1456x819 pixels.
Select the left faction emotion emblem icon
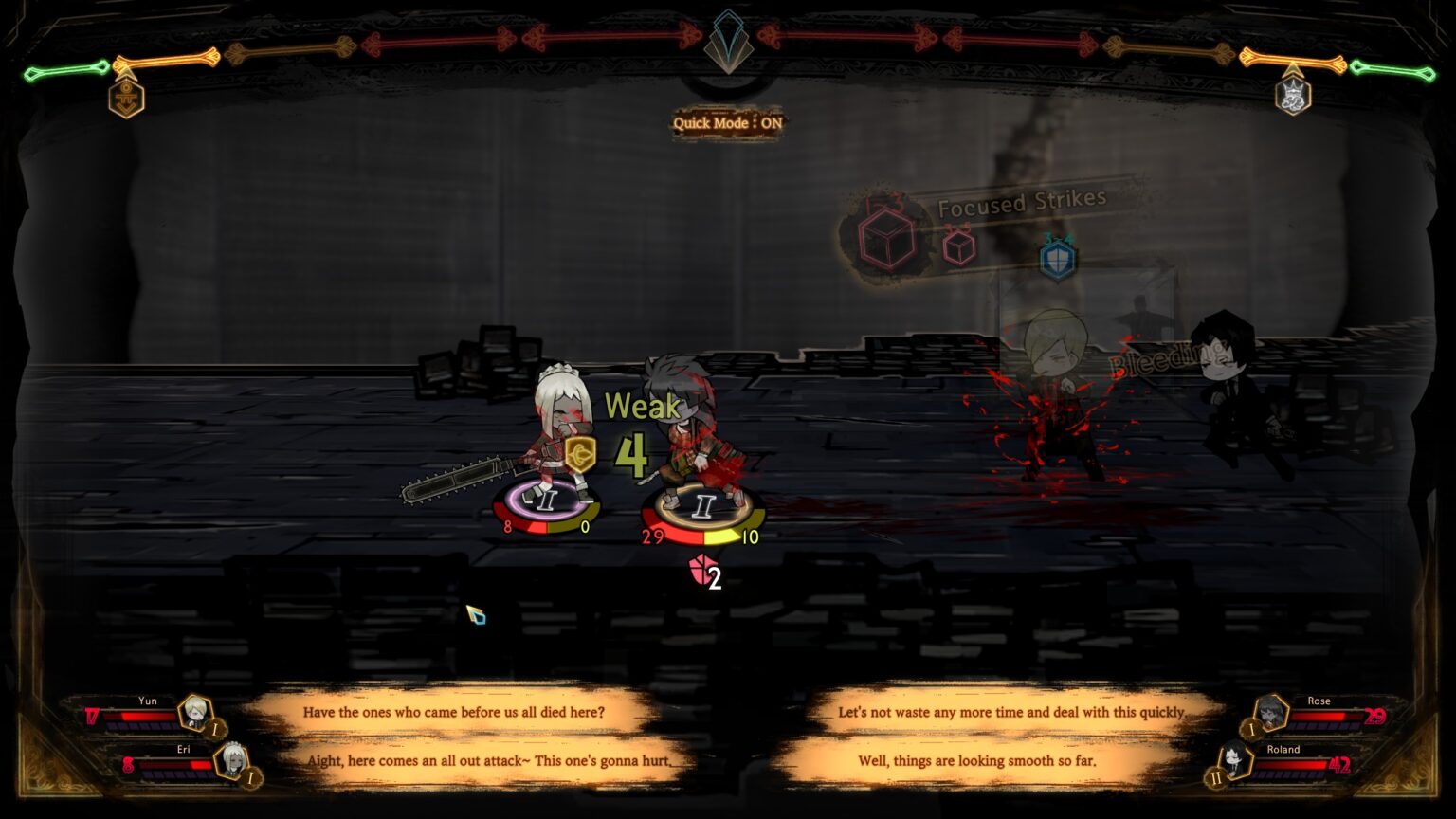[x=127, y=100]
